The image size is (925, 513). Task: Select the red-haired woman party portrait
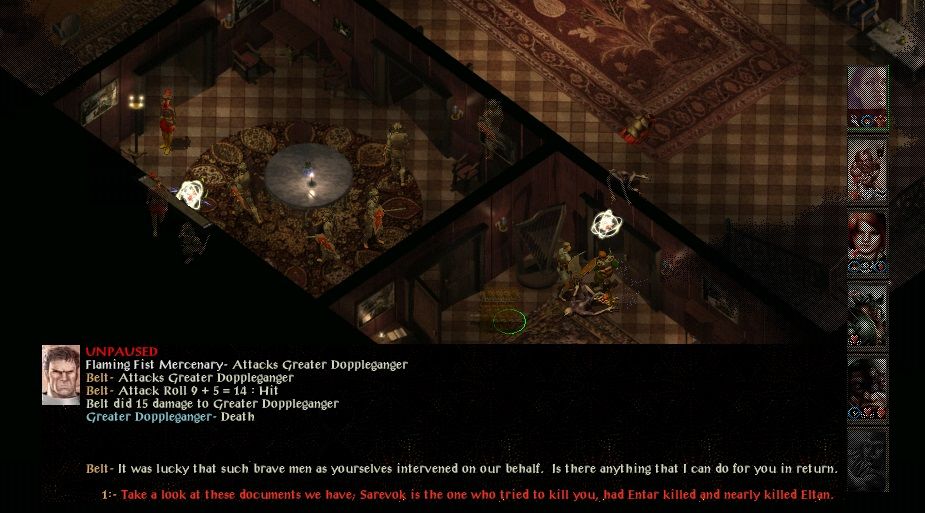click(x=867, y=241)
